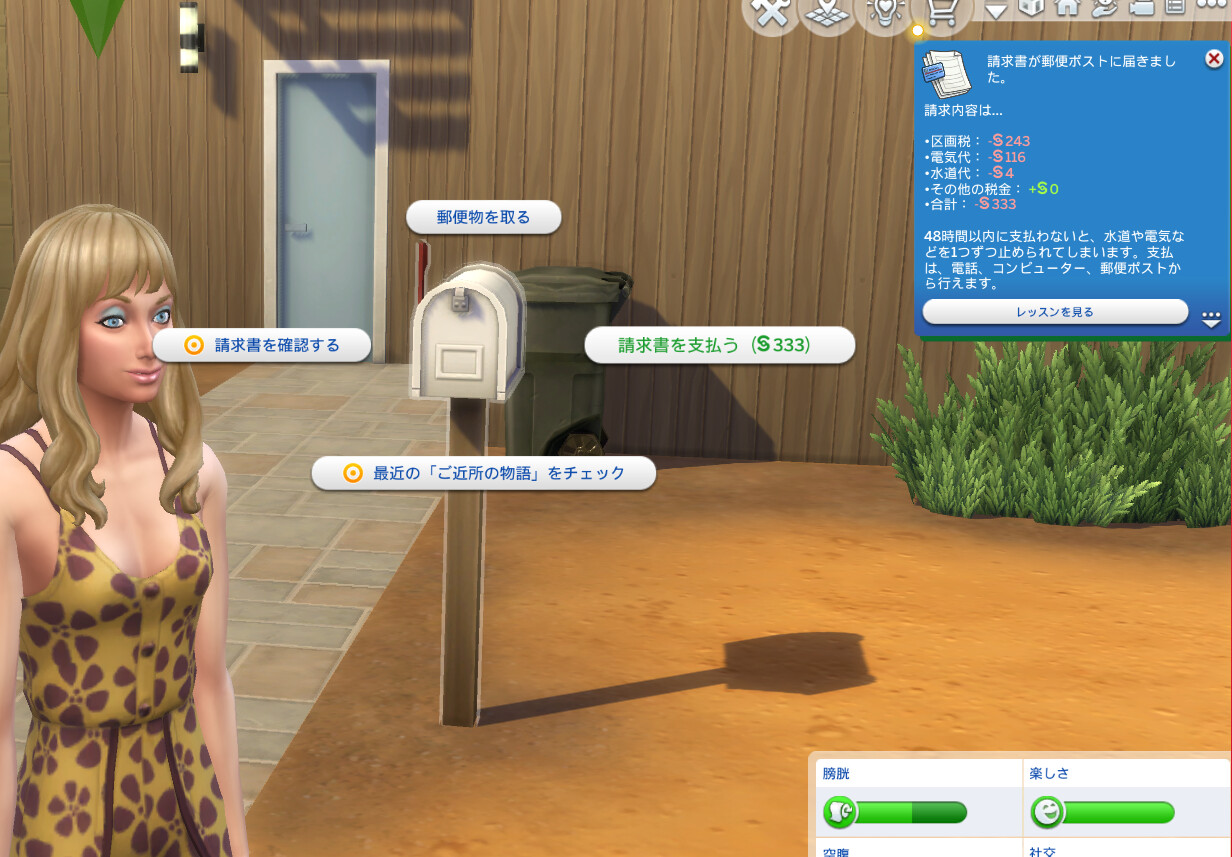Close the bill notification with the red X
1232x857 pixels.
[x=1214, y=59]
